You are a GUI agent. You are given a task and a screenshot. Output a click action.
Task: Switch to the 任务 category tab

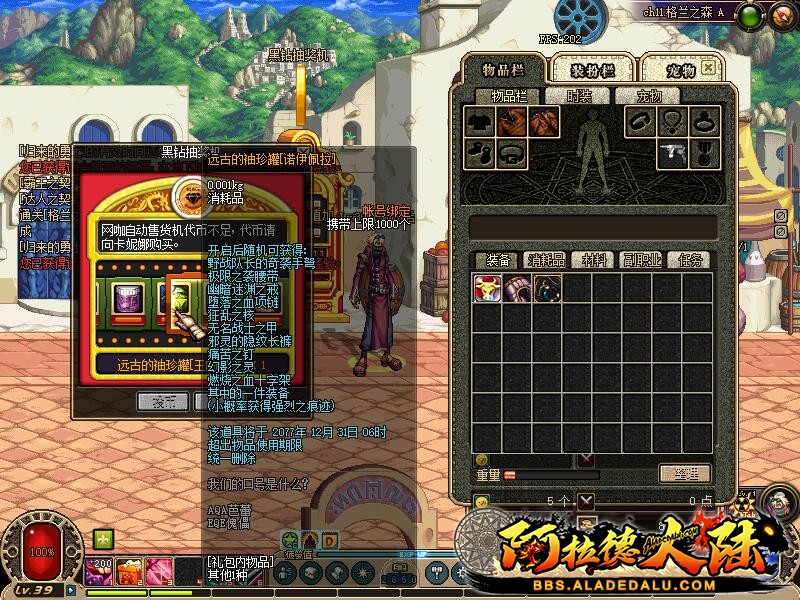(689, 260)
